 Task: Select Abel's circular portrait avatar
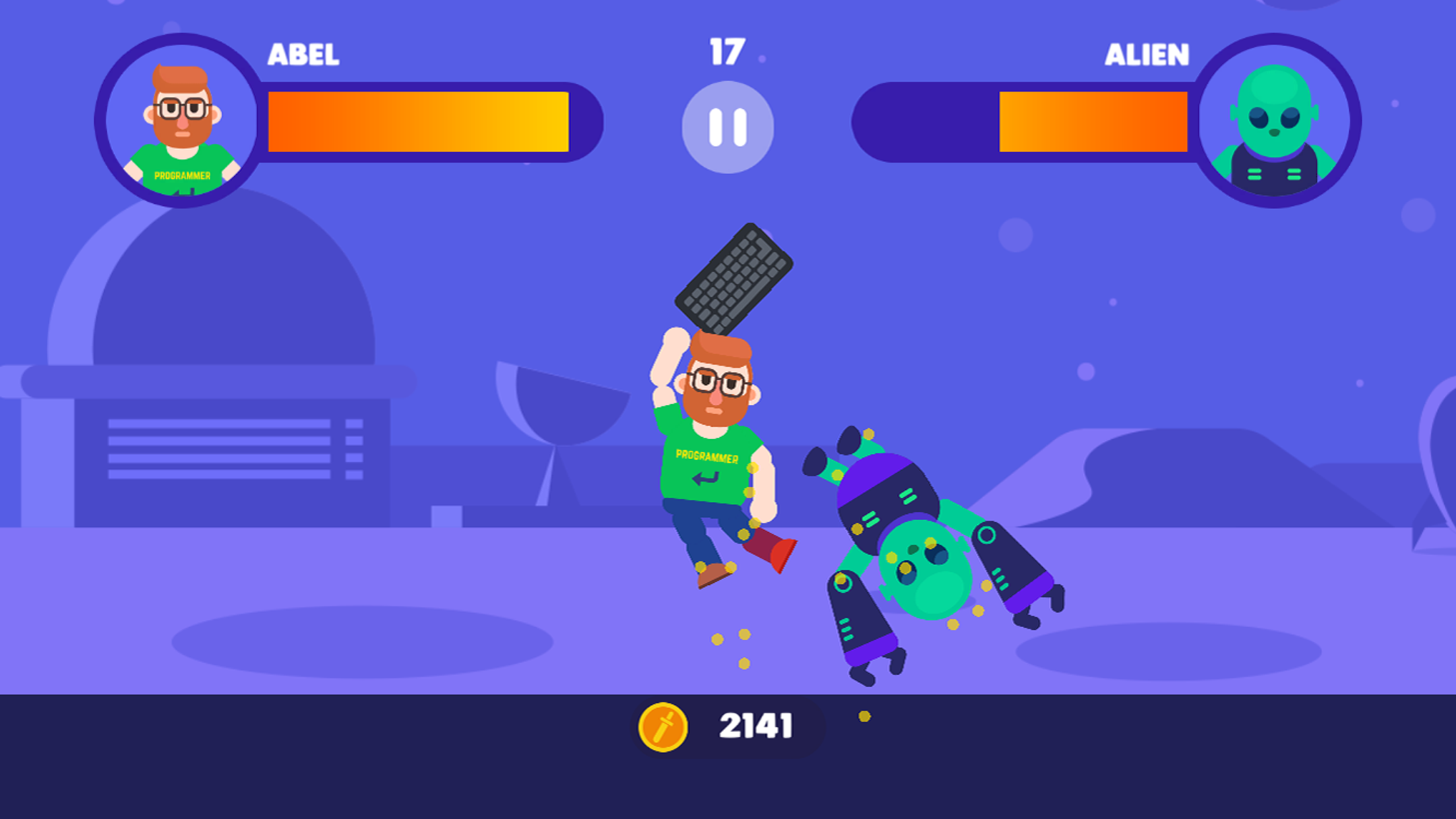point(179,124)
